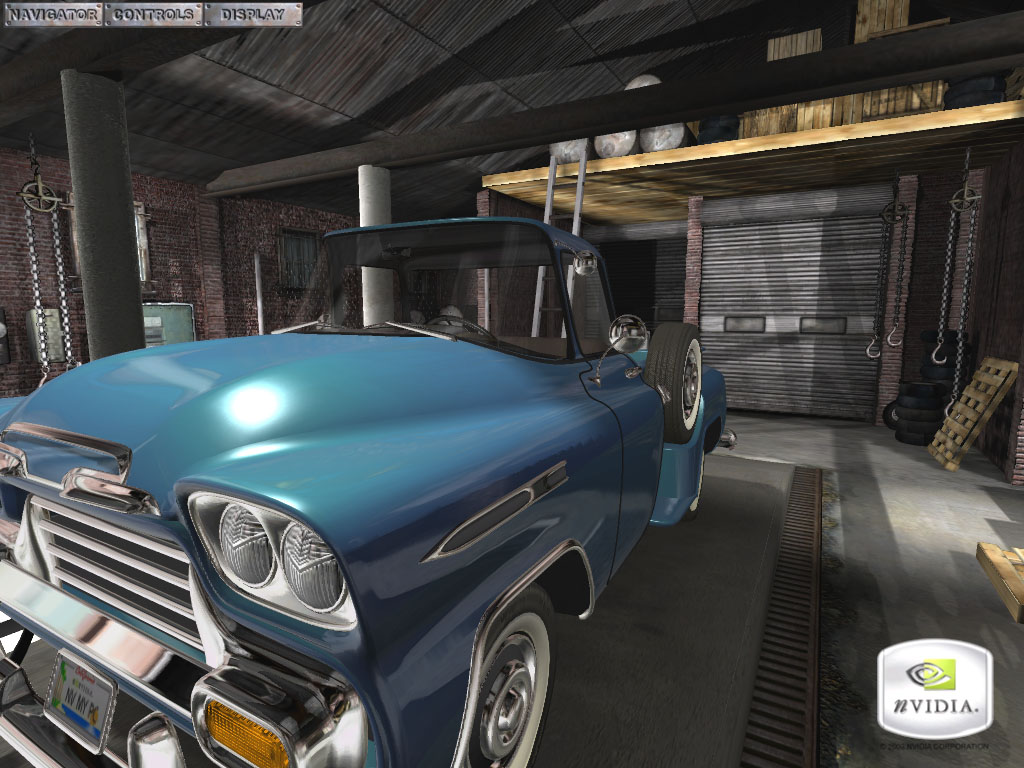Image resolution: width=1024 pixels, height=768 pixels.
Task: Open the Display menu
Action: (252, 14)
